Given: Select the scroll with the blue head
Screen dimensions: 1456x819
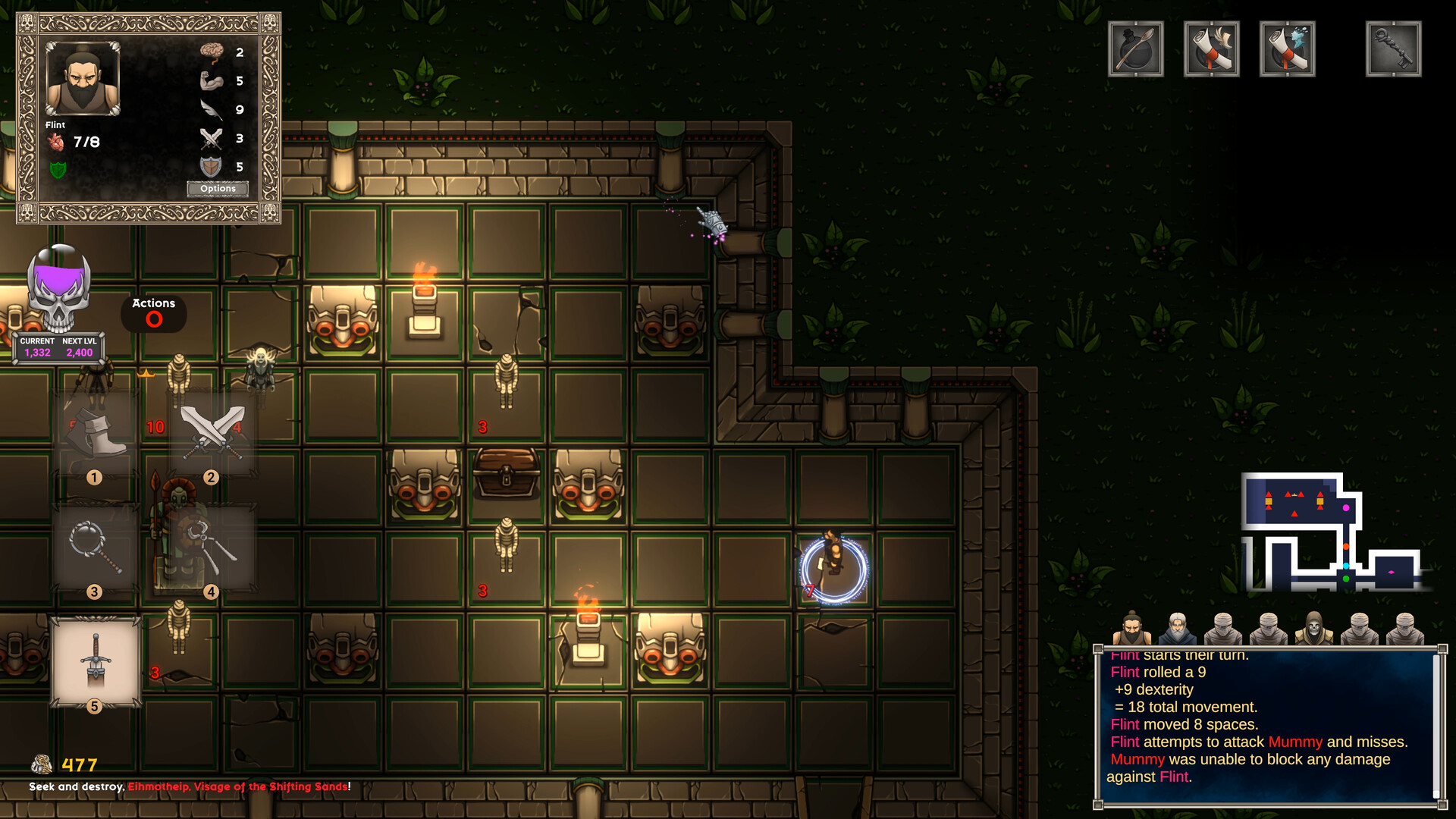Looking at the screenshot, I should [x=1287, y=49].
